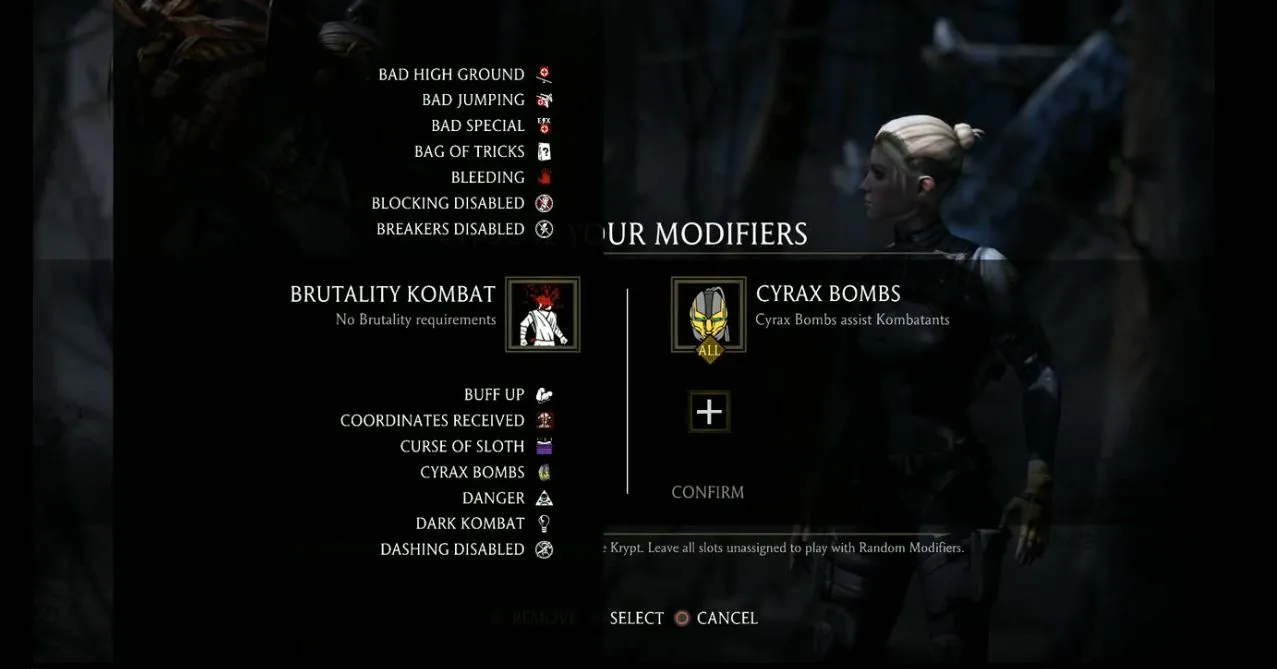Select Bad High Ground modifier
This screenshot has height=669, width=1277.
[452, 75]
